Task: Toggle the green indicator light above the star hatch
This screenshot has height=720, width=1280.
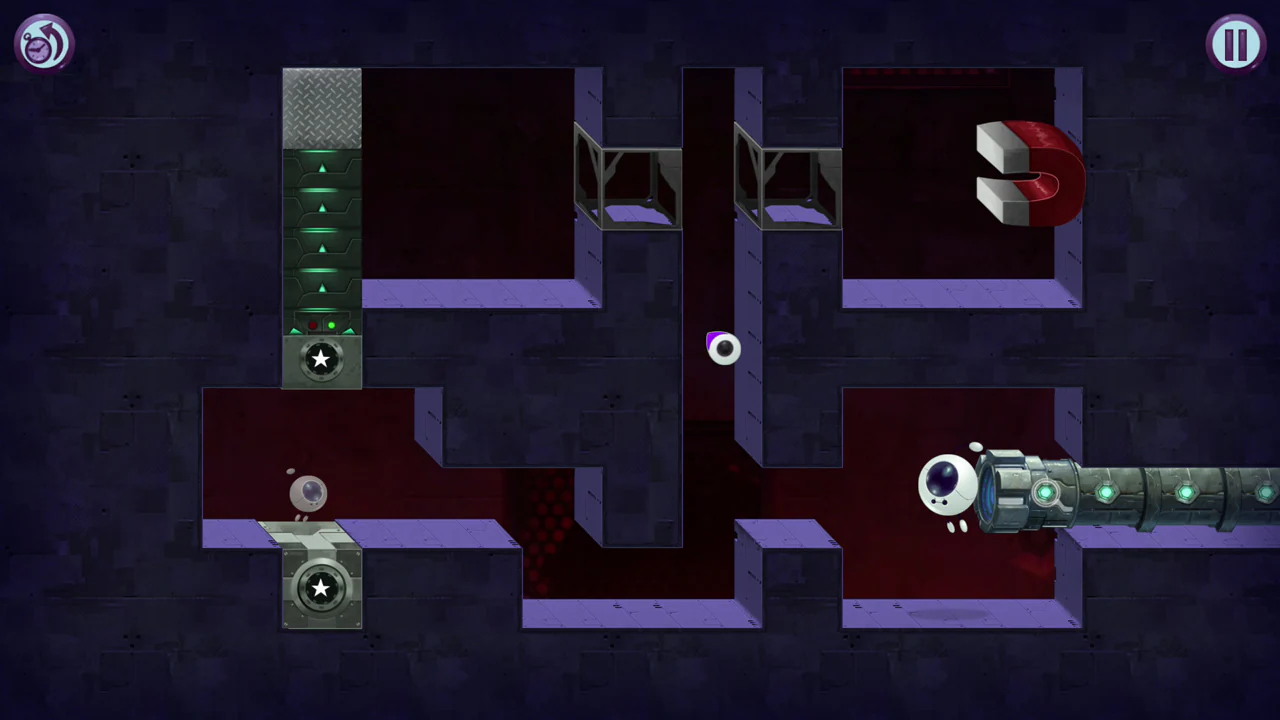Action: pos(331,325)
